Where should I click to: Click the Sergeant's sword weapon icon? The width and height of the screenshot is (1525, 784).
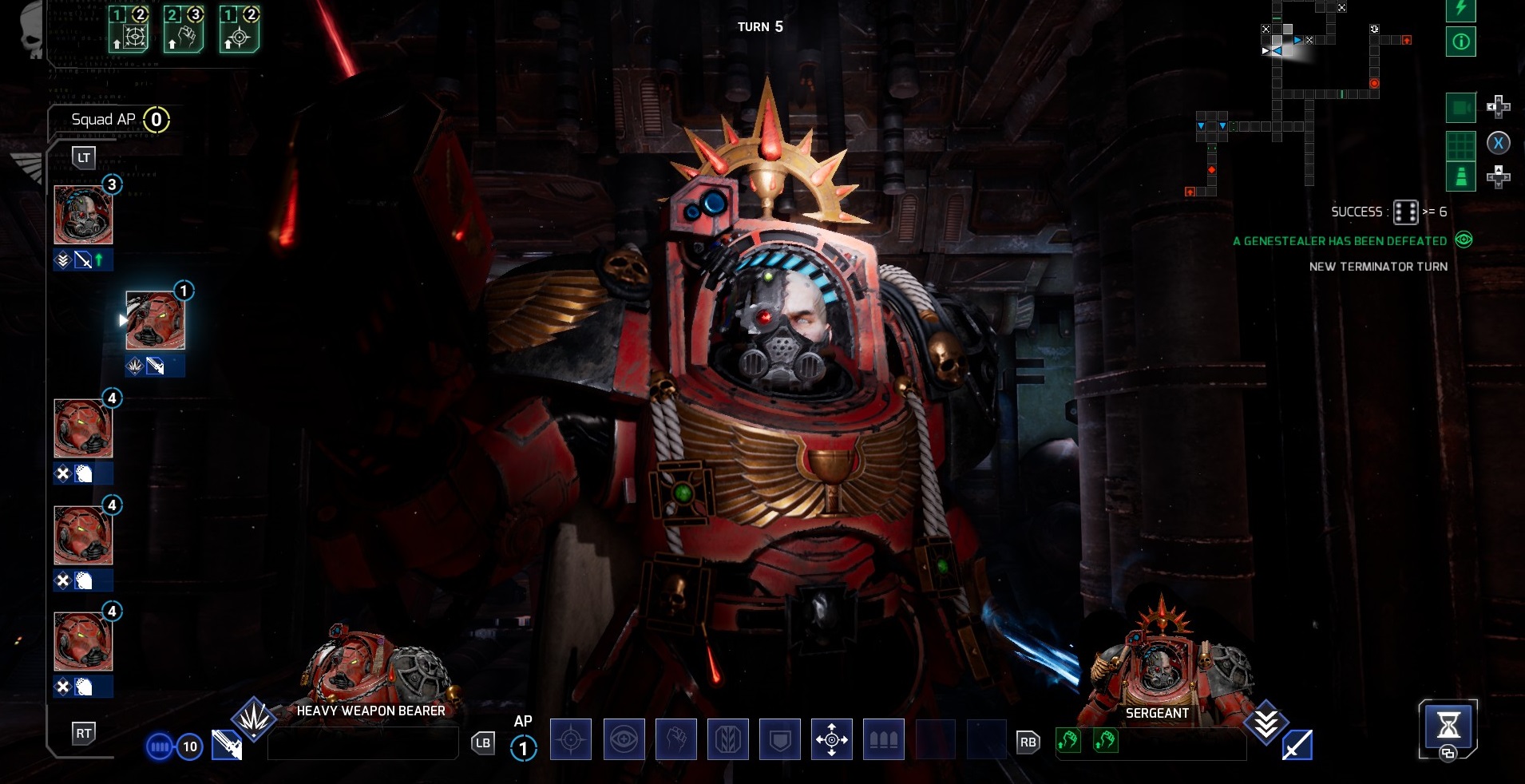(1297, 745)
